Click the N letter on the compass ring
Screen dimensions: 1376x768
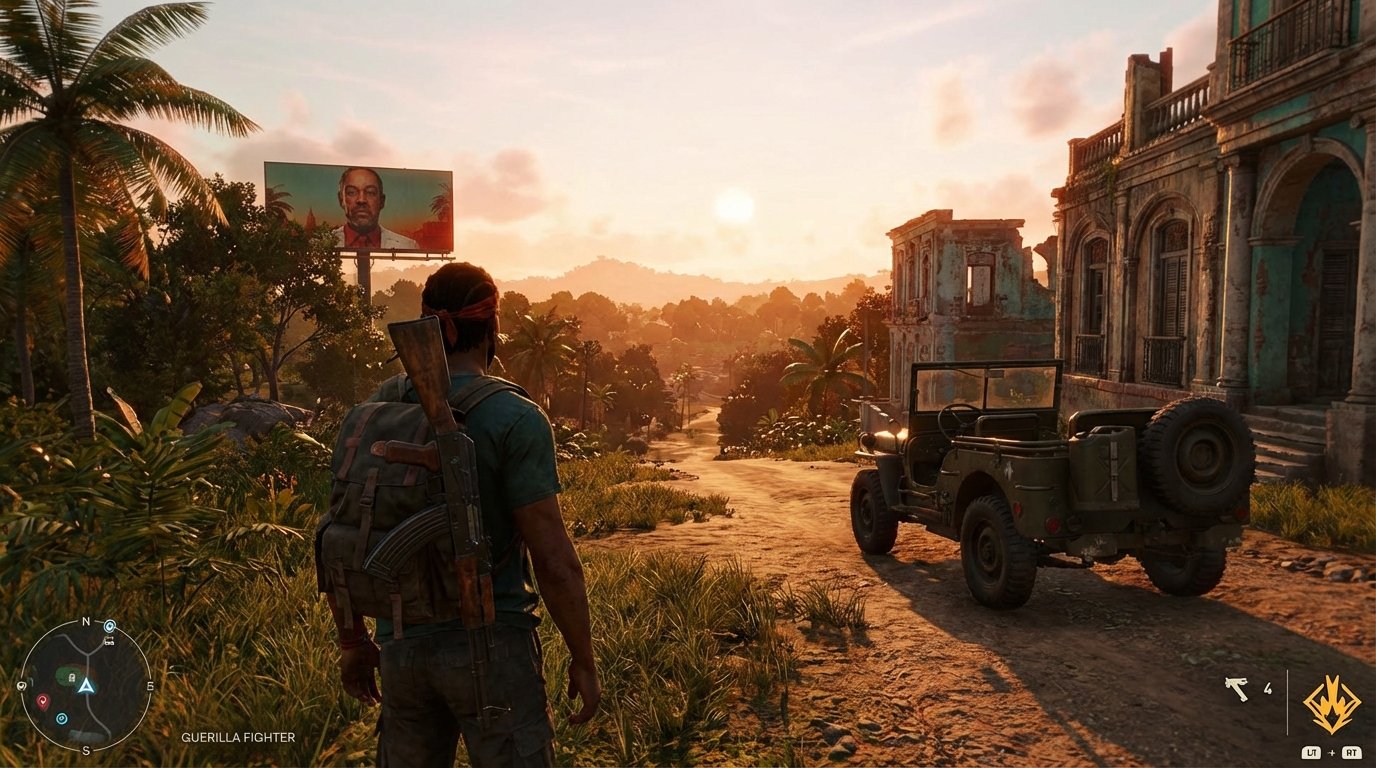(86, 621)
